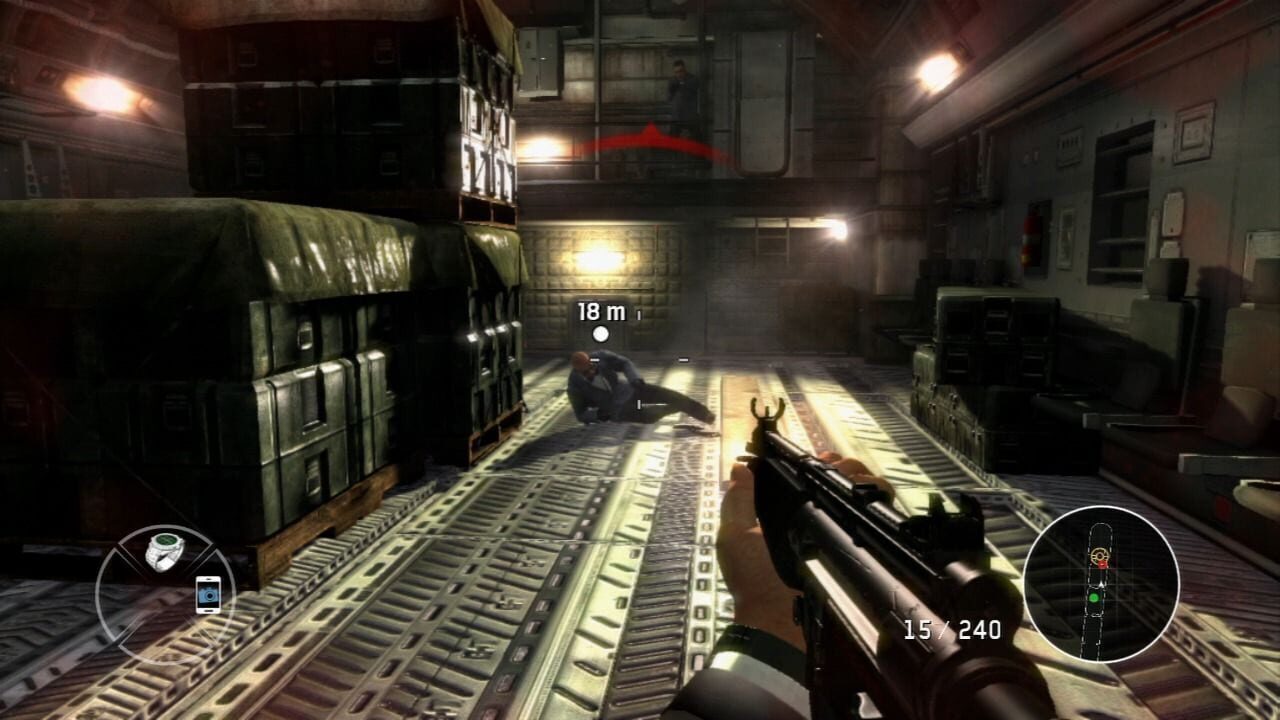Click the 18 m objective distance text

tap(600, 312)
